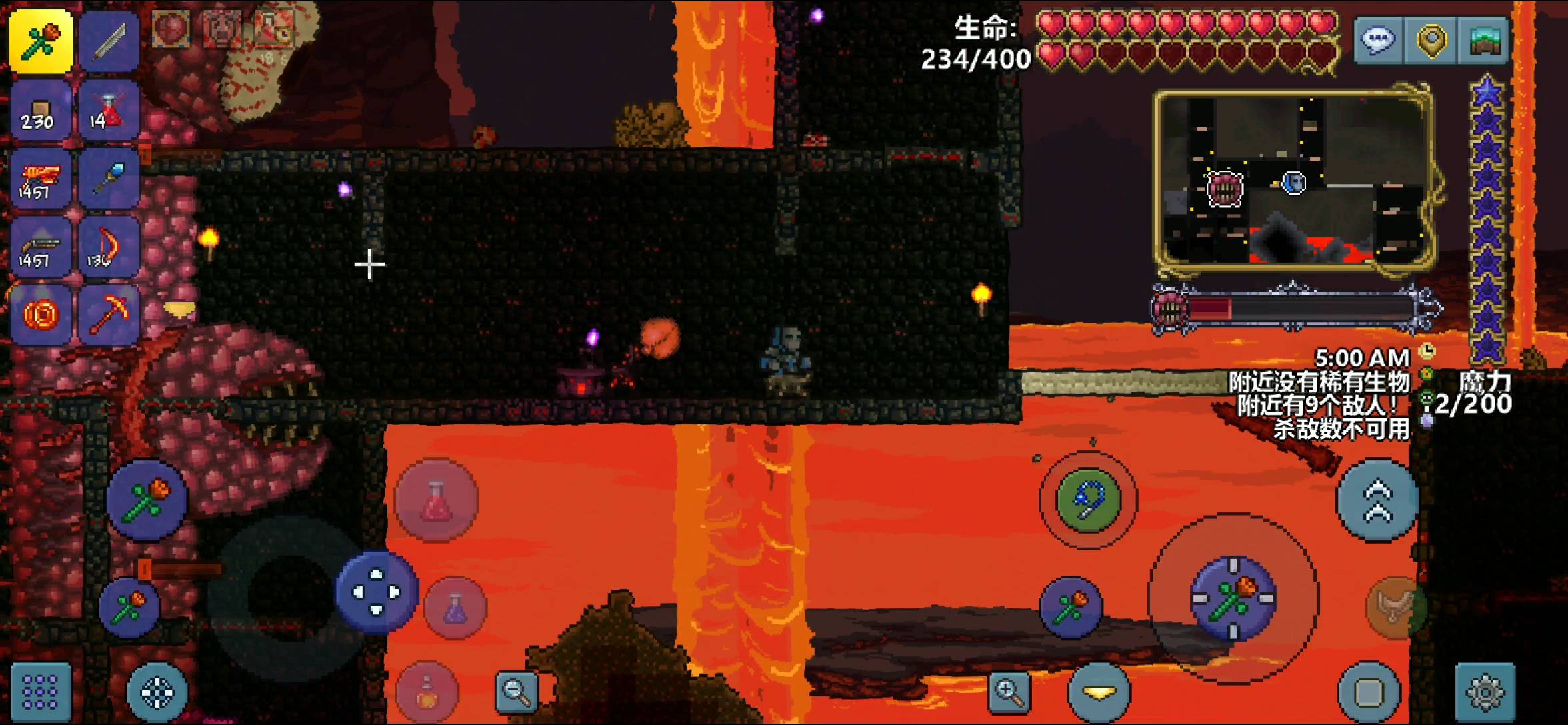
Task: Open the settings gear button
Action: 1485,693
